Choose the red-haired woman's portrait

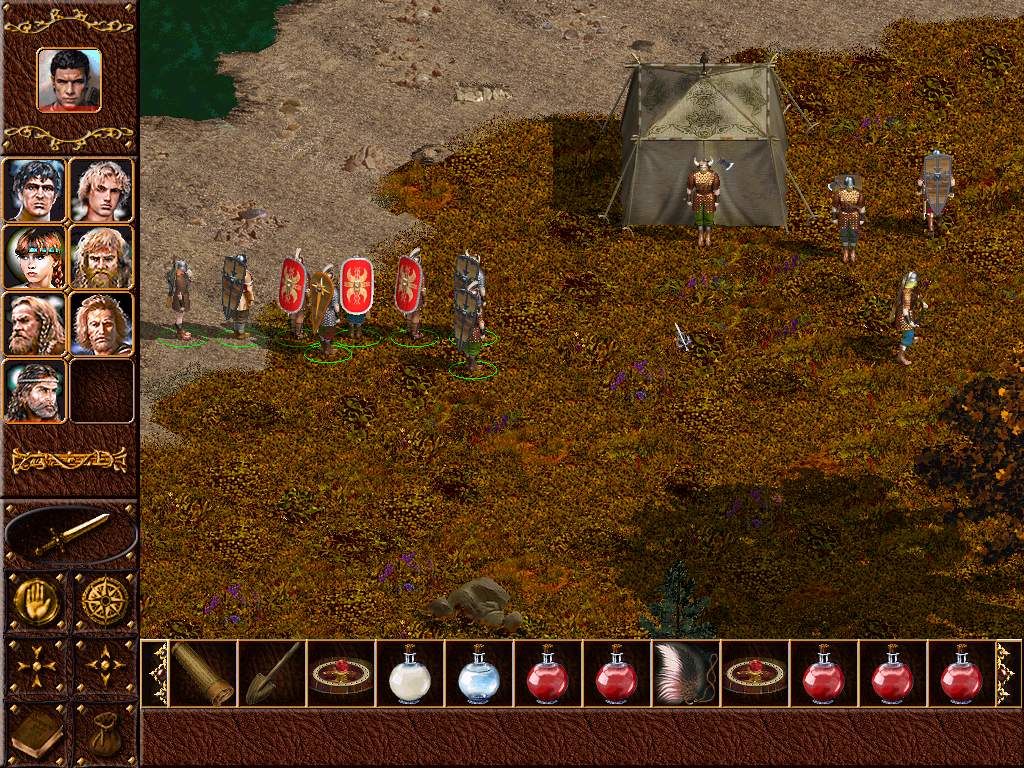click(35, 257)
